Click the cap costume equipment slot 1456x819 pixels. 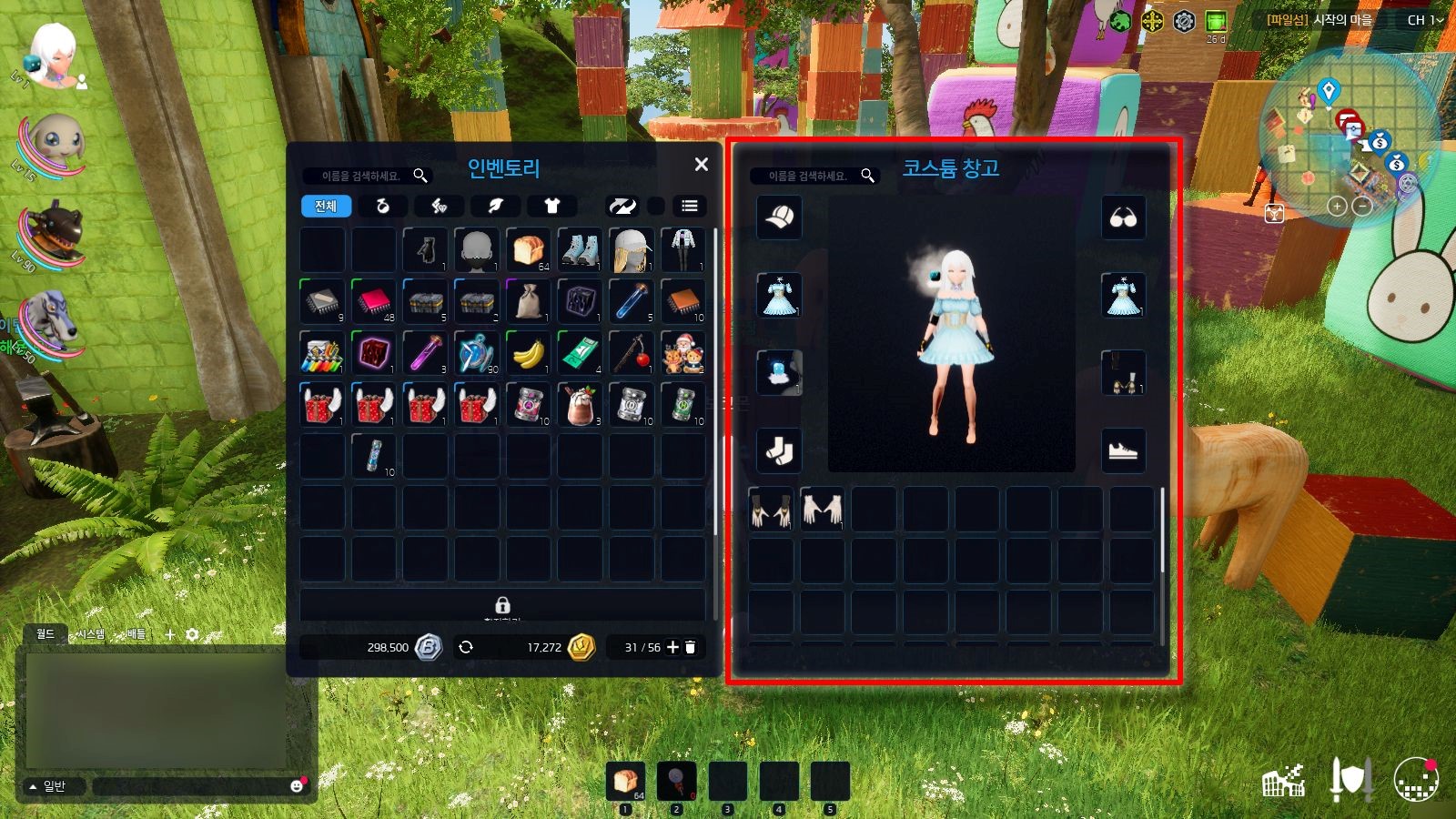pyautogui.click(x=780, y=217)
